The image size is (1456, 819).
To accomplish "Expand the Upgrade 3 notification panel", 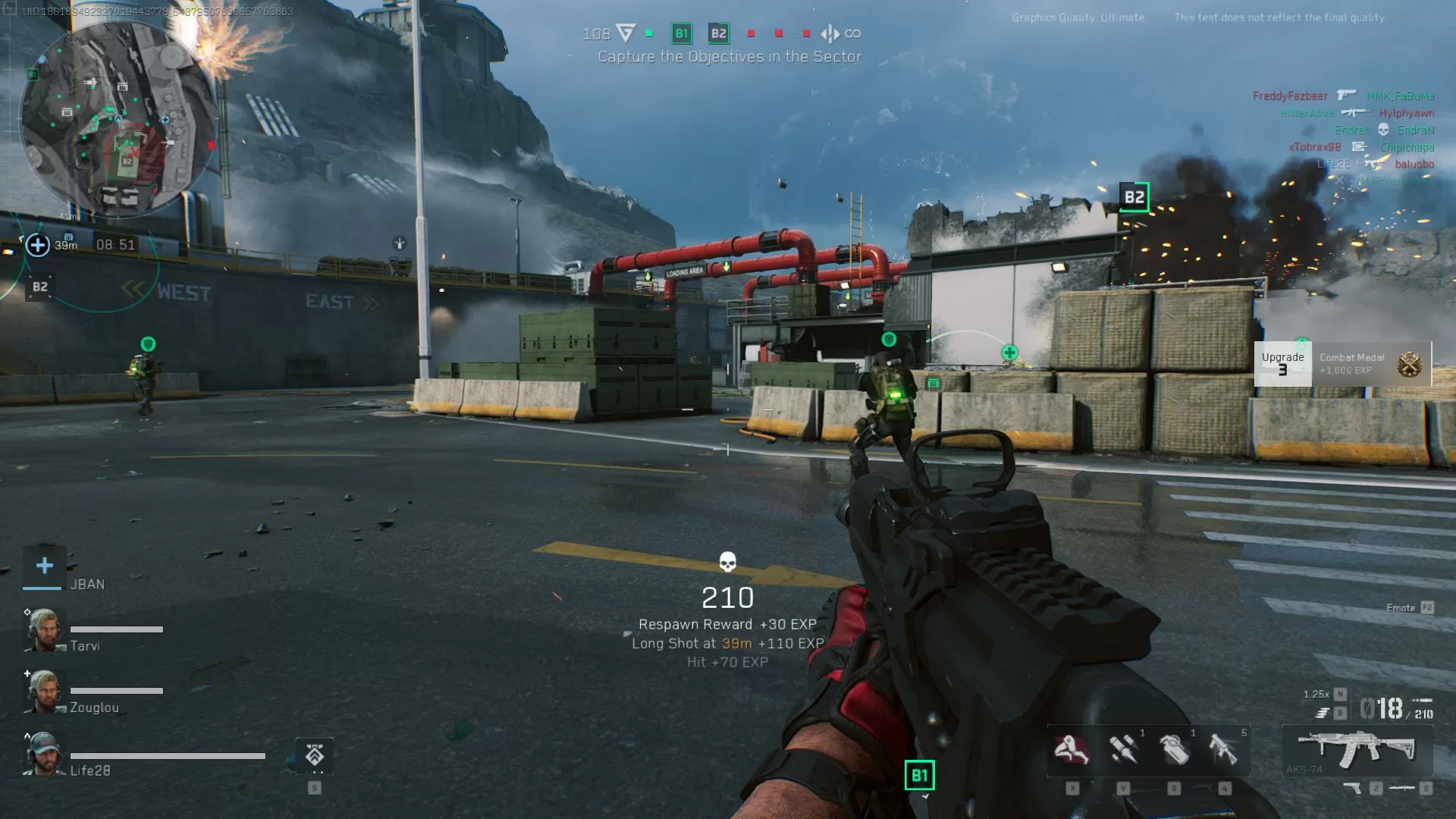I will (x=1284, y=362).
